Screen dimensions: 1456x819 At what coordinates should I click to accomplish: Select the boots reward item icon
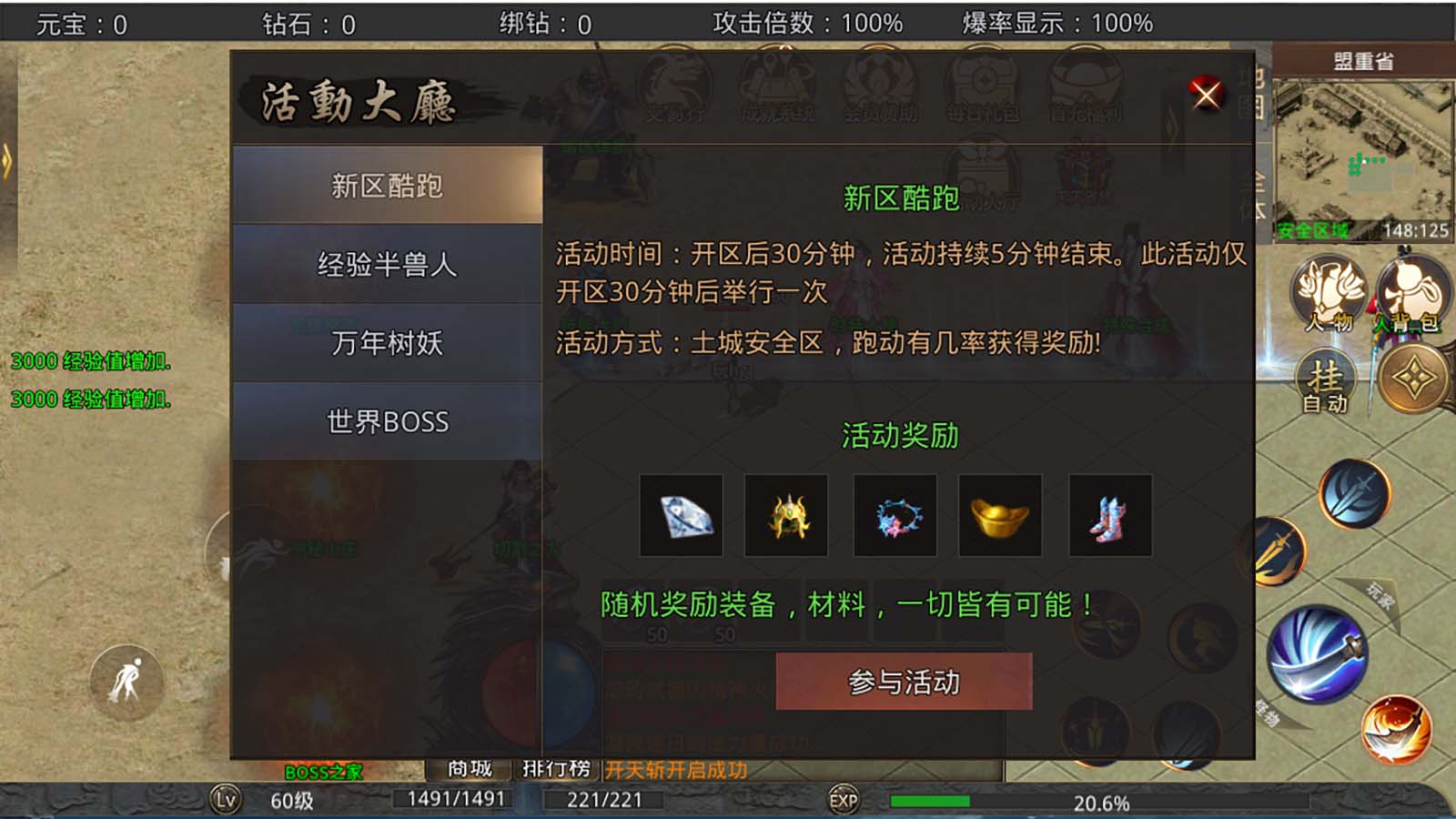pyautogui.click(x=1111, y=516)
